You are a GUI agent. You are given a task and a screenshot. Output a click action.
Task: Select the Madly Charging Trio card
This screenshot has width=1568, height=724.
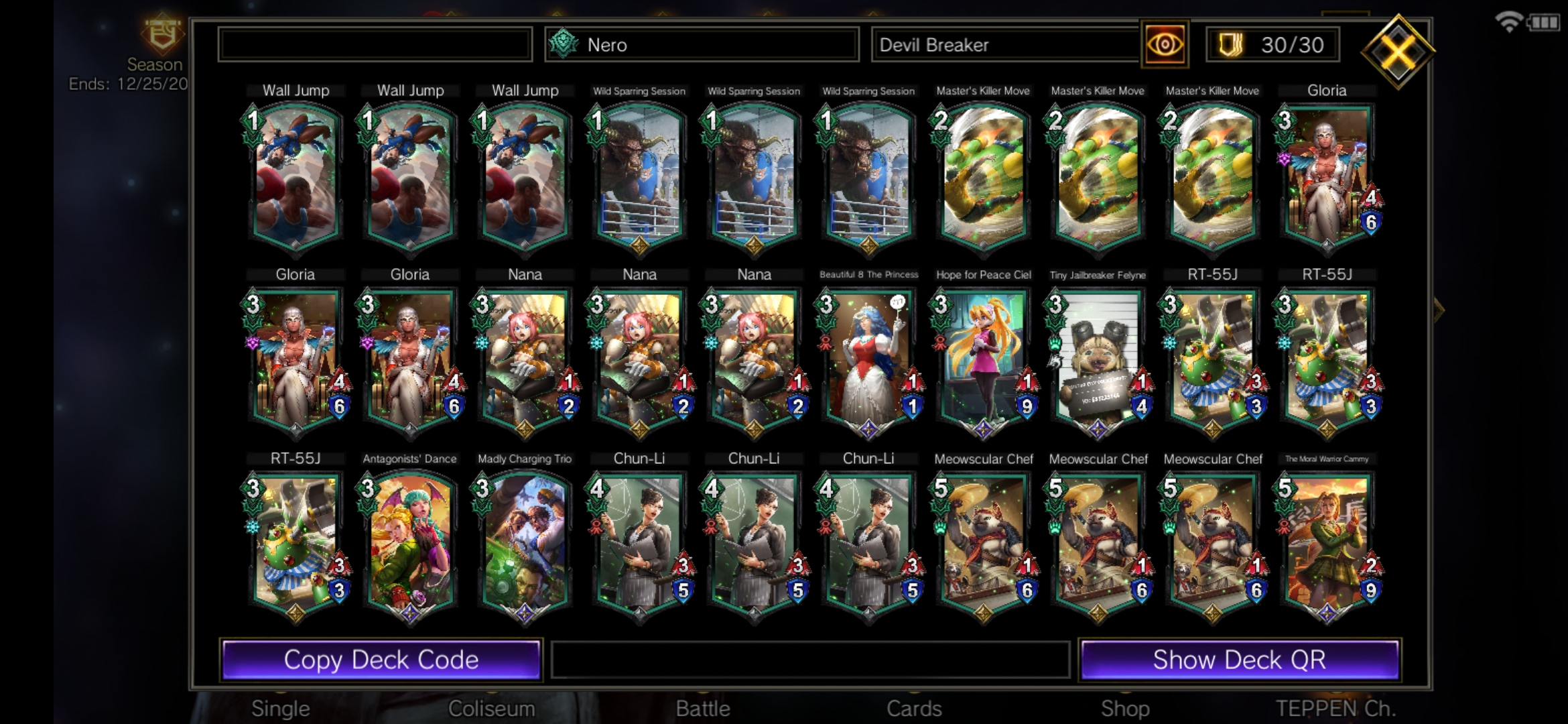click(x=525, y=544)
